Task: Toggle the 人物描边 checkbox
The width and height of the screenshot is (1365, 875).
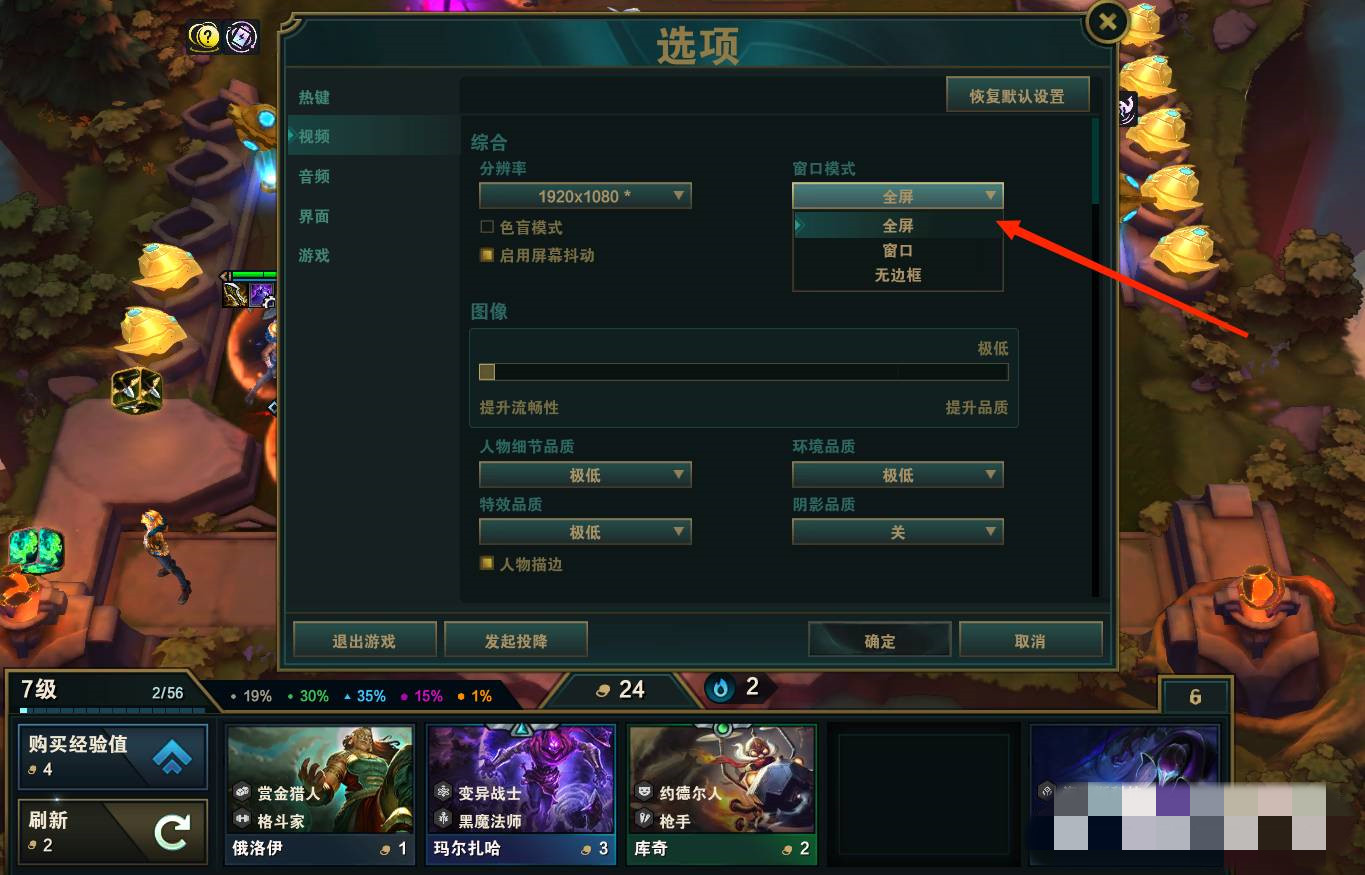Action: coord(487,564)
